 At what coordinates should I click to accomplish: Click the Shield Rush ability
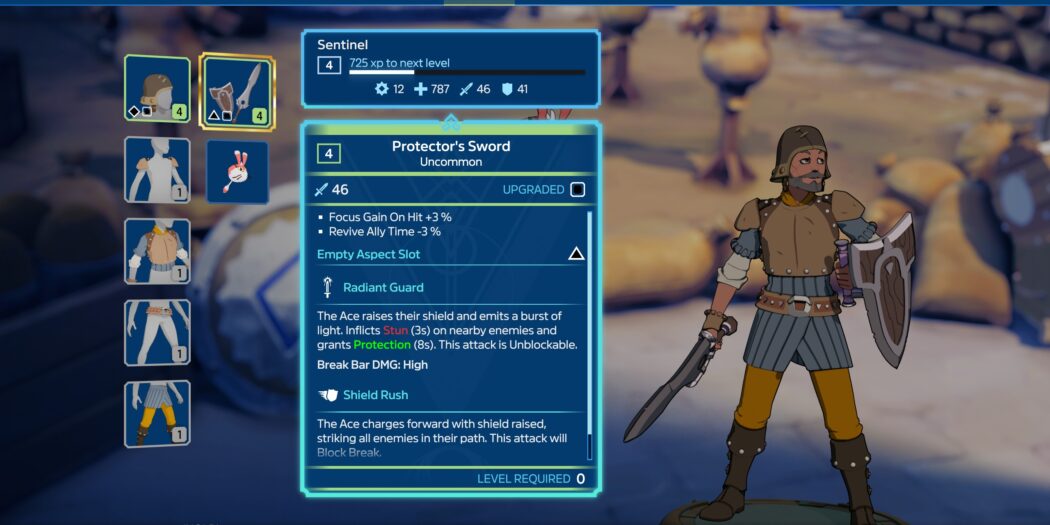(x=375, y=395)
